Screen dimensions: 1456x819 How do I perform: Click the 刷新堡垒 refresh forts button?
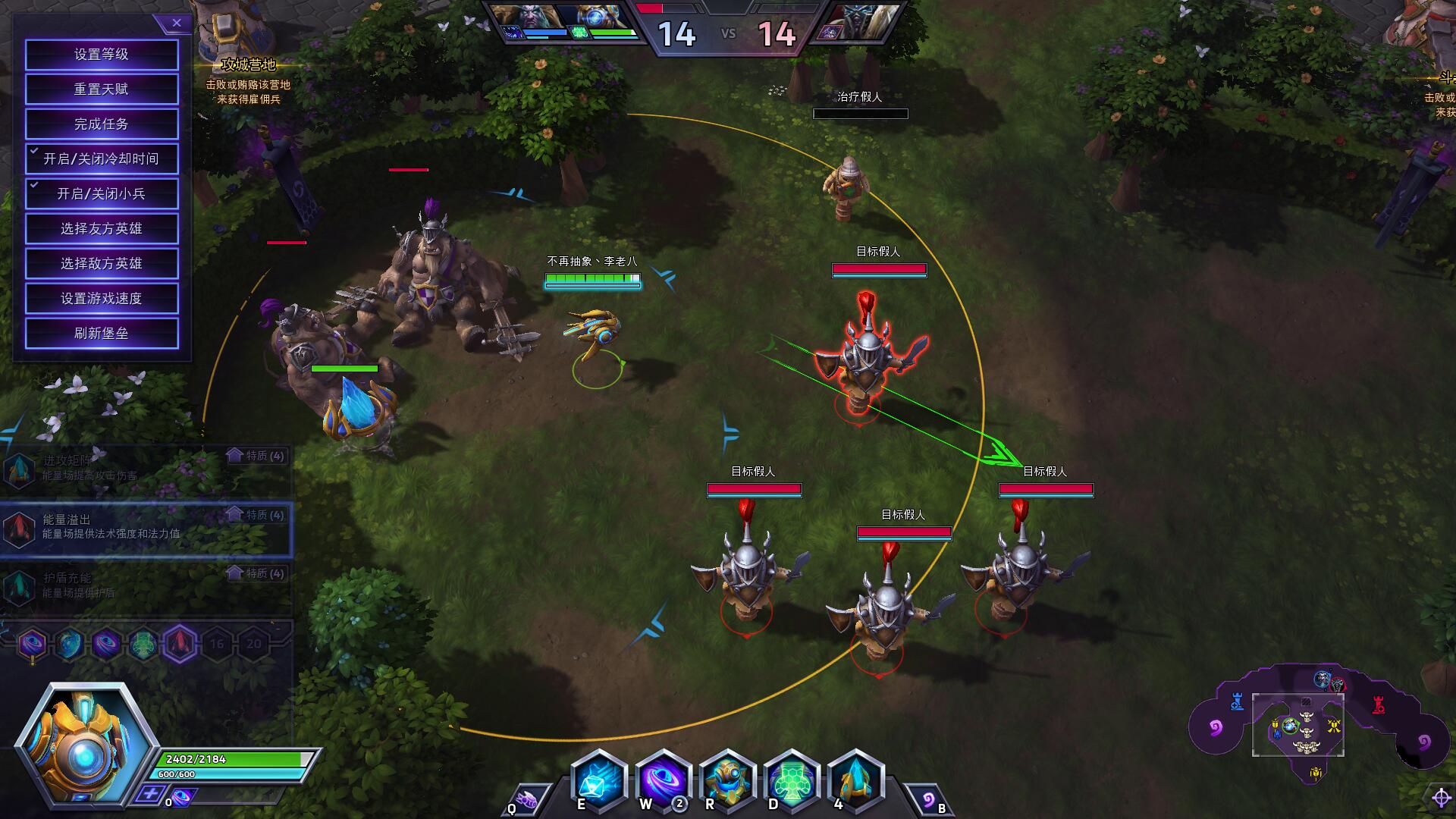click(102, 334)
